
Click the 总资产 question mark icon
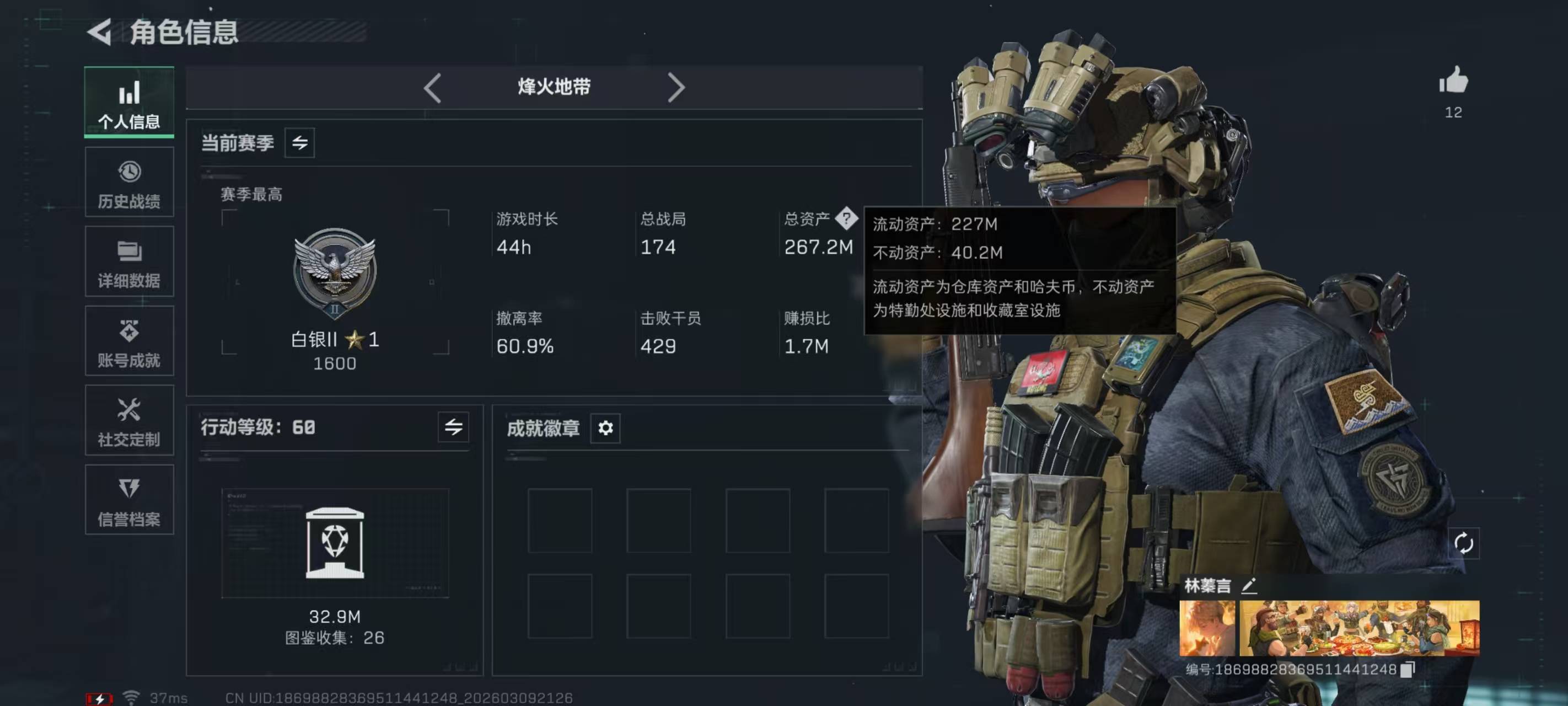click(846, 218)
